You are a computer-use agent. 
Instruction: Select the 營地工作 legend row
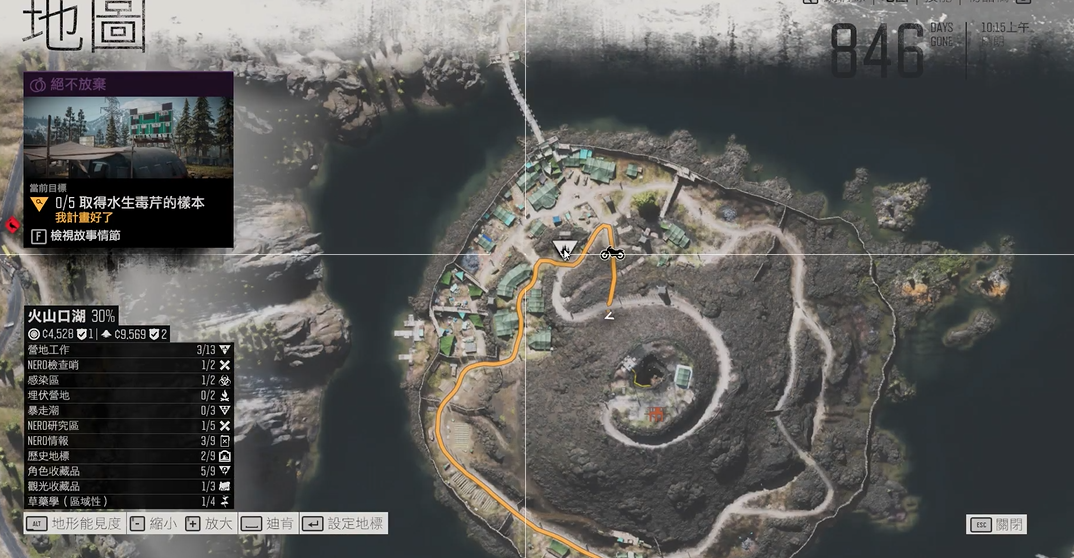pyautogui.click(x=129, y=350)
